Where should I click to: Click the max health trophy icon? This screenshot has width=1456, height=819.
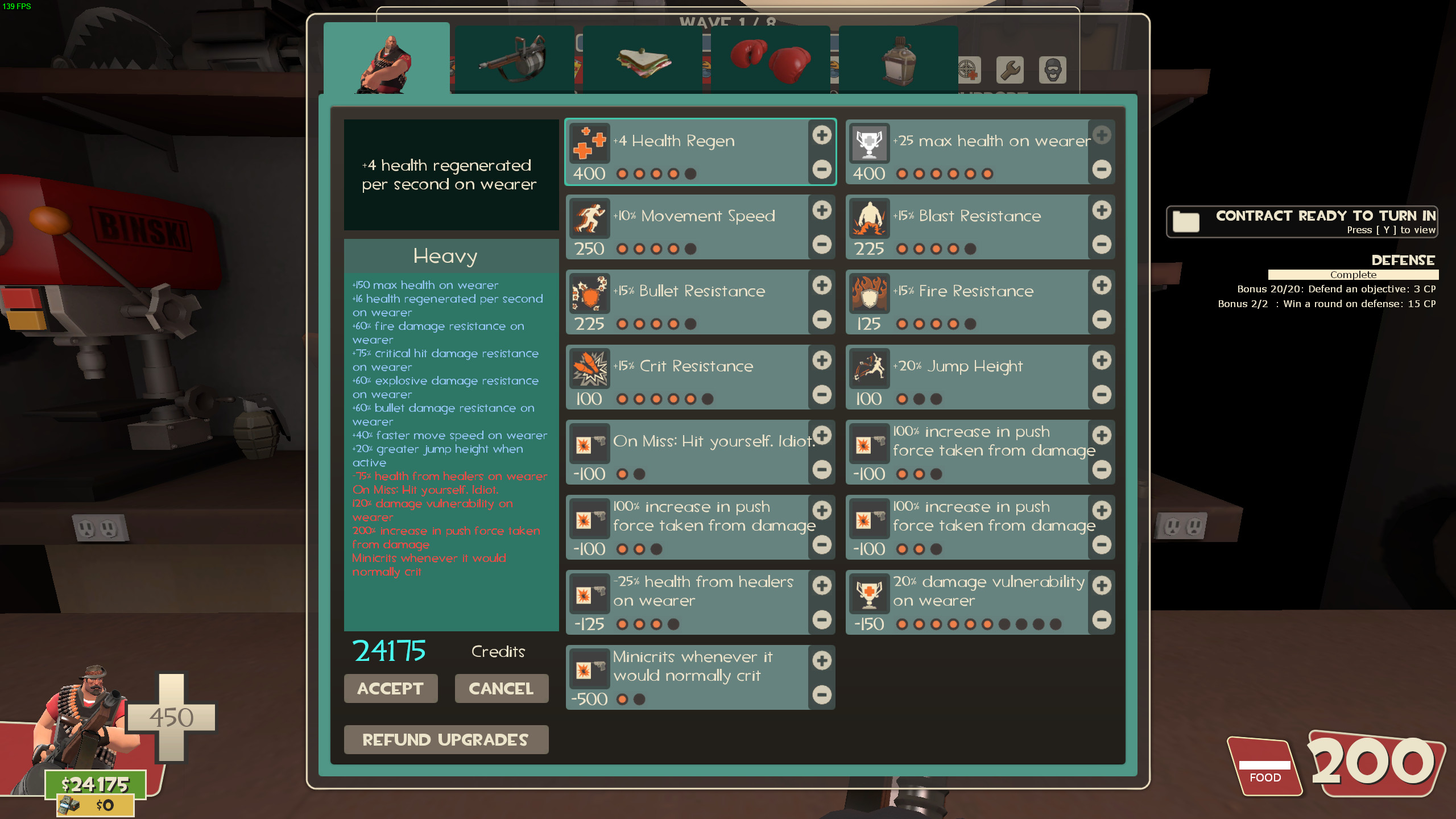[869, 143]
